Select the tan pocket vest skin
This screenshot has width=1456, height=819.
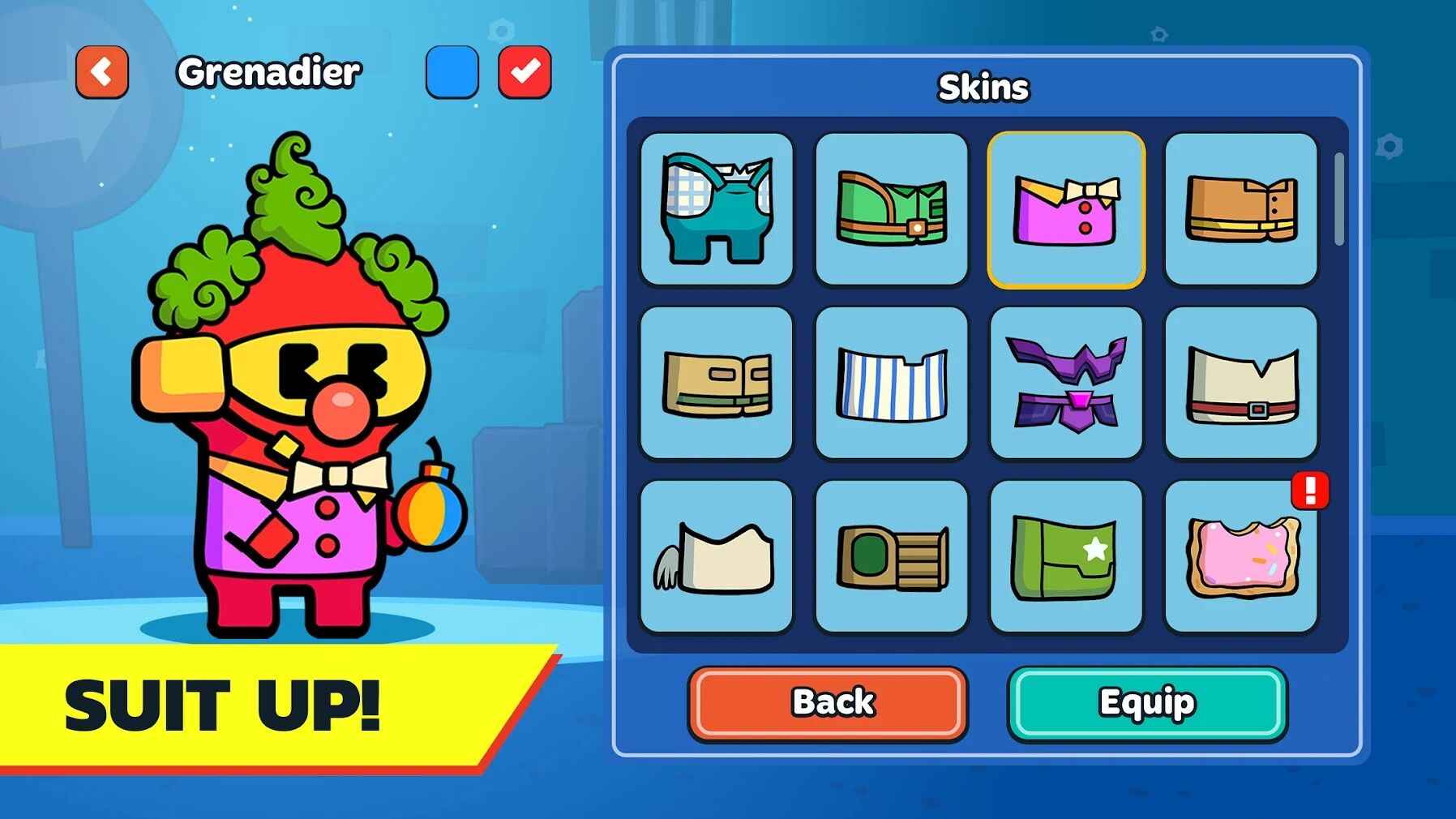click(717, 383)
